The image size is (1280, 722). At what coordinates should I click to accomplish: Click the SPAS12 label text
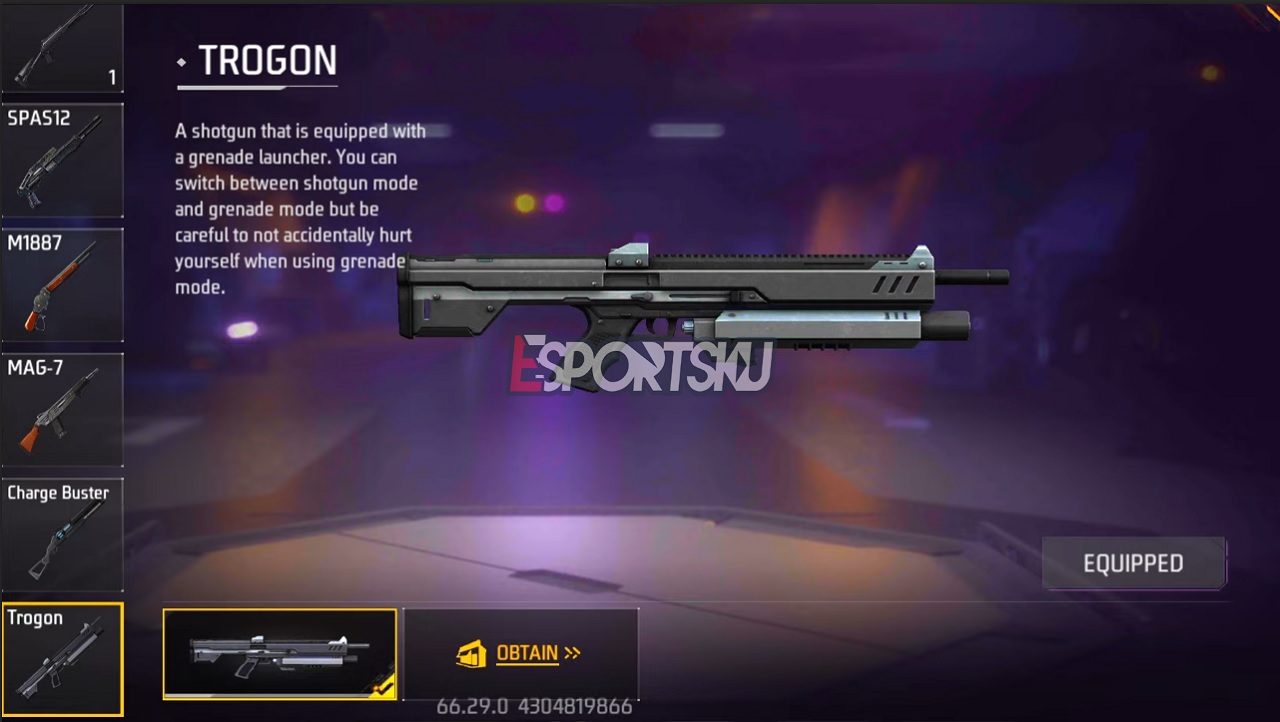click(39, 118)
